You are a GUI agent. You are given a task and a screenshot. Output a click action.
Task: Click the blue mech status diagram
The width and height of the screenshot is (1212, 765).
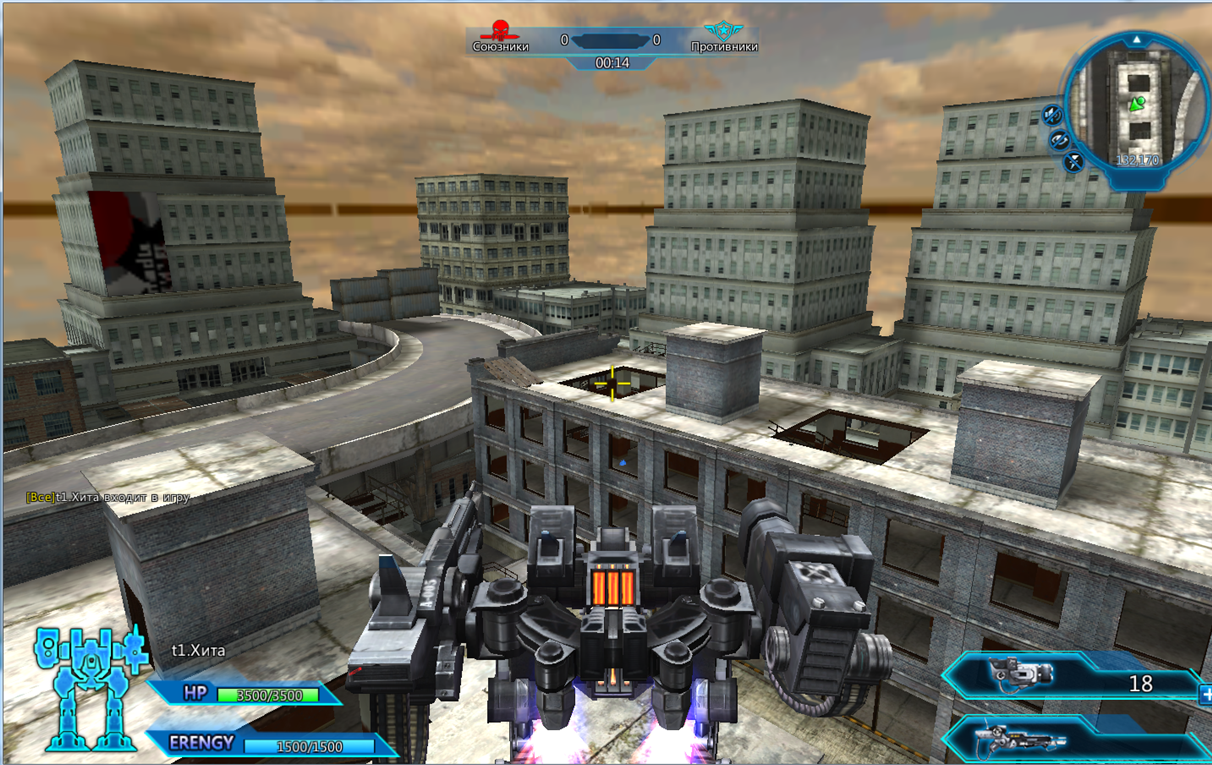pos(88,688)
